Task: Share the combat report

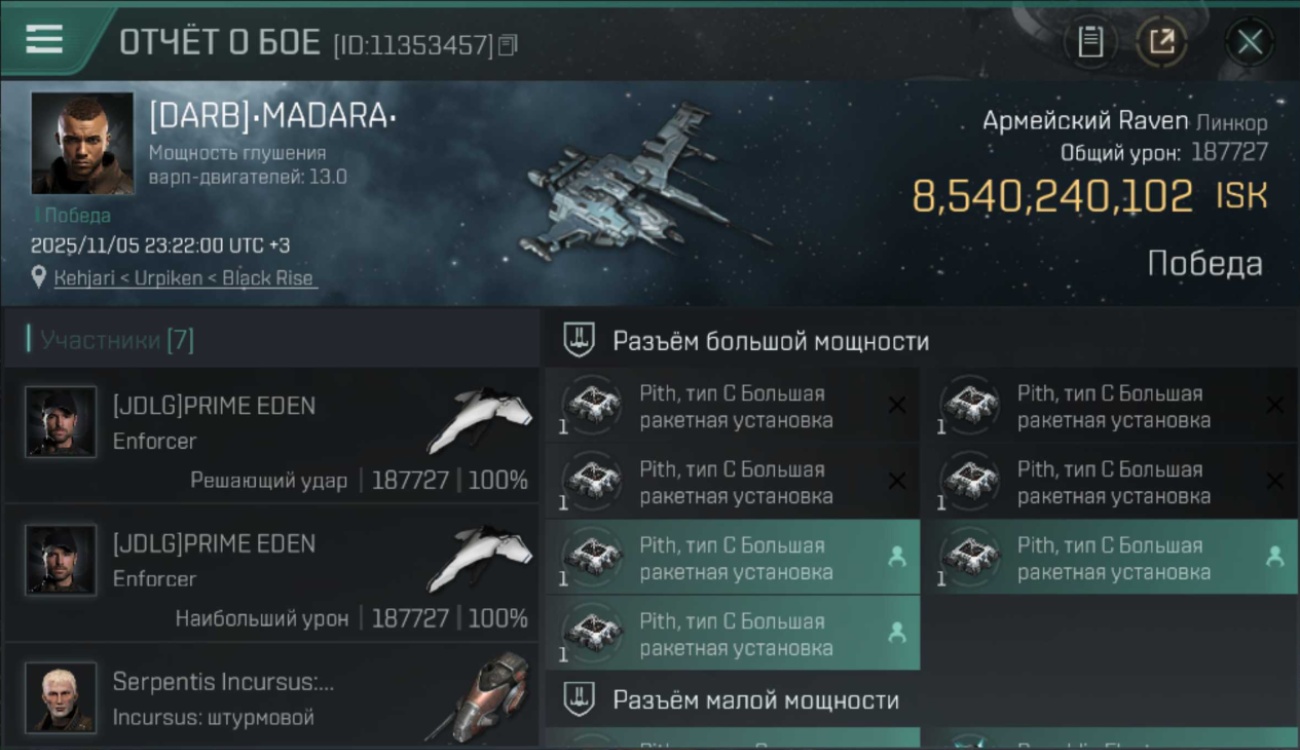Action: tap(1161, 42)
